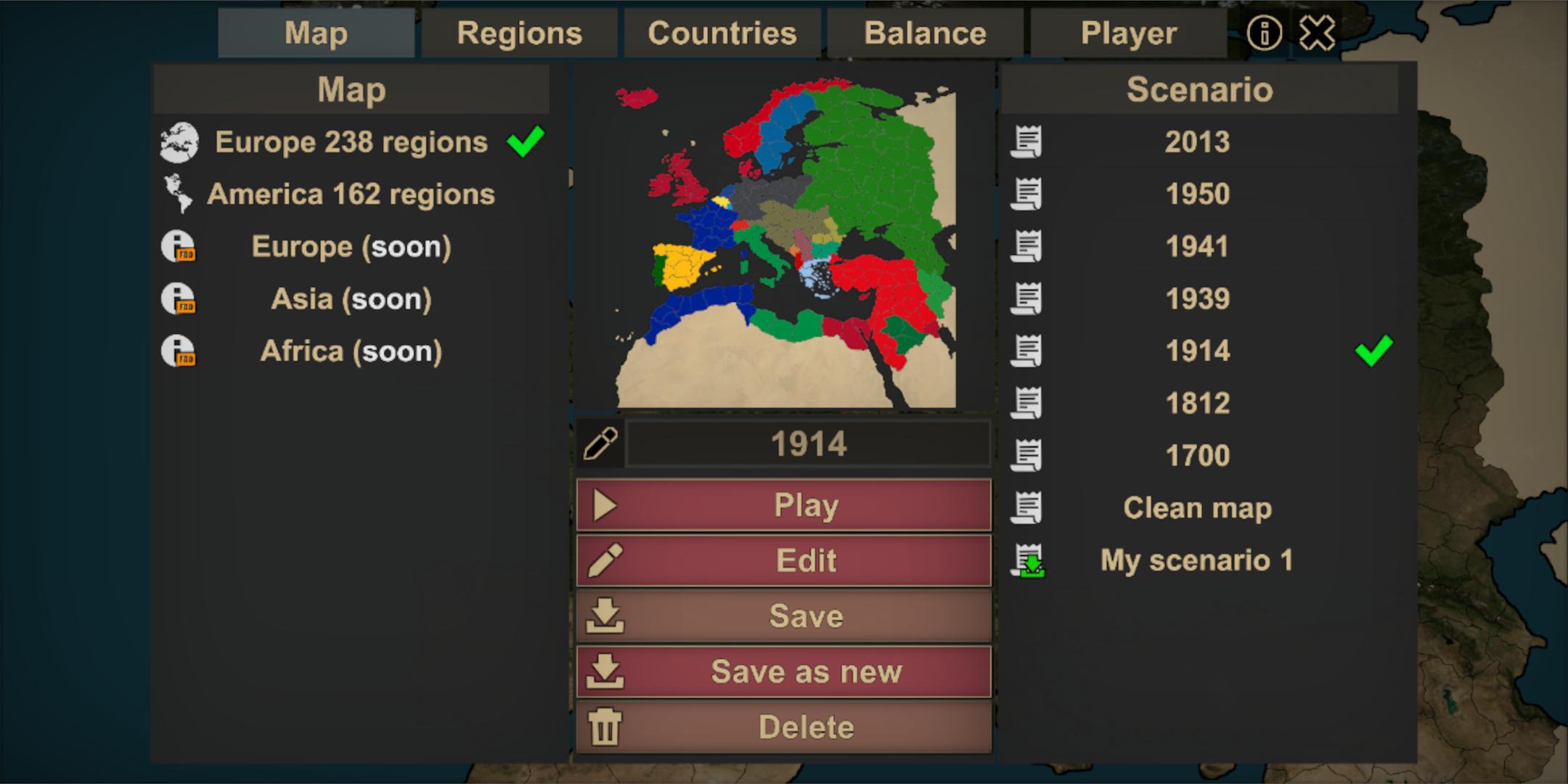Switch to the Player tab
Viewport: 1568px width, 784px height.
pos(1130,32)
